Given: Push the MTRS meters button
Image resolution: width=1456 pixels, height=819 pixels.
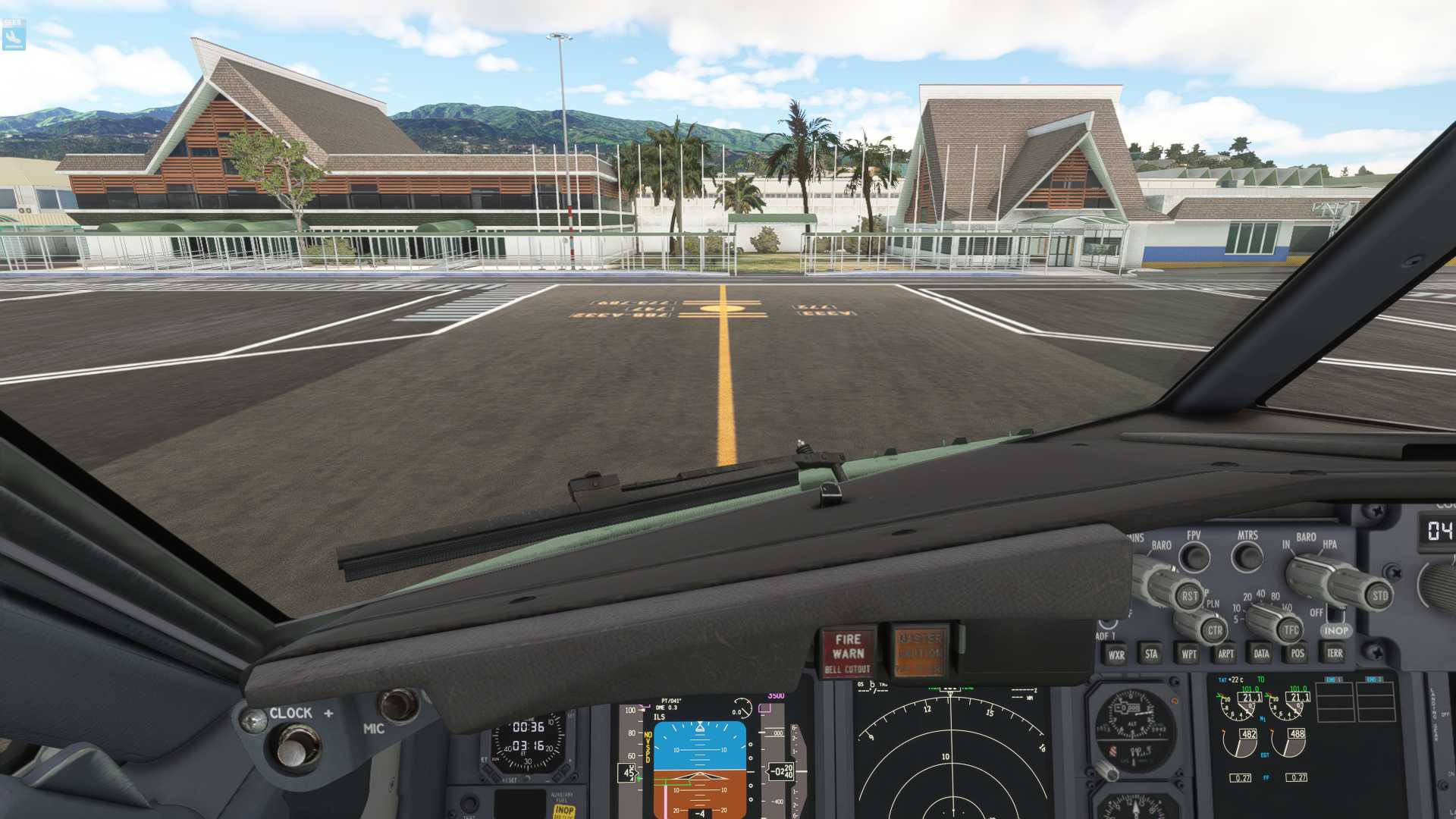Looking at the screenshot, I should click(x=1247, y=557).
